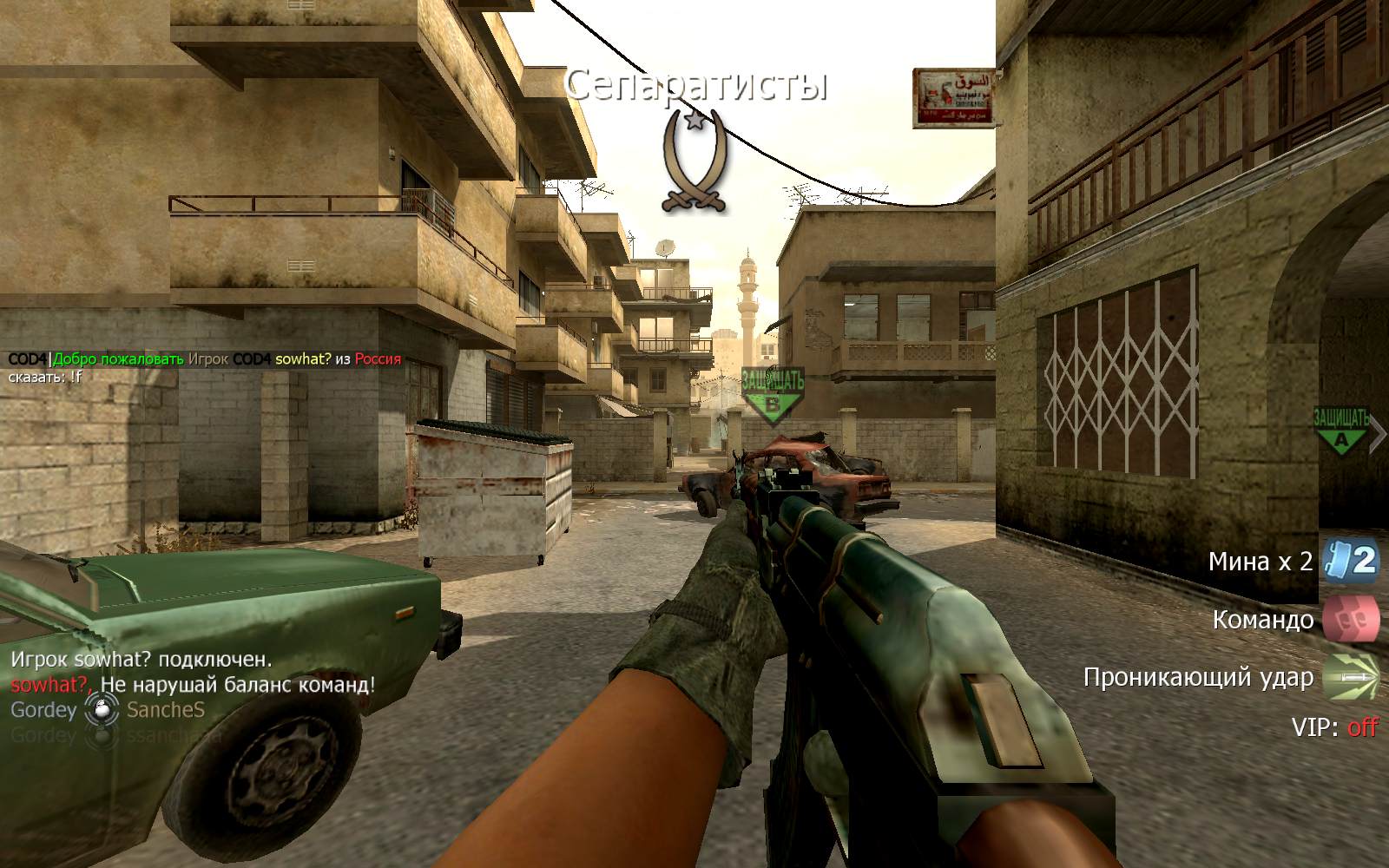The image size is (1389, 868).
Task: Click the Сепаратисты faction emblem
Action: pos(694,161)
